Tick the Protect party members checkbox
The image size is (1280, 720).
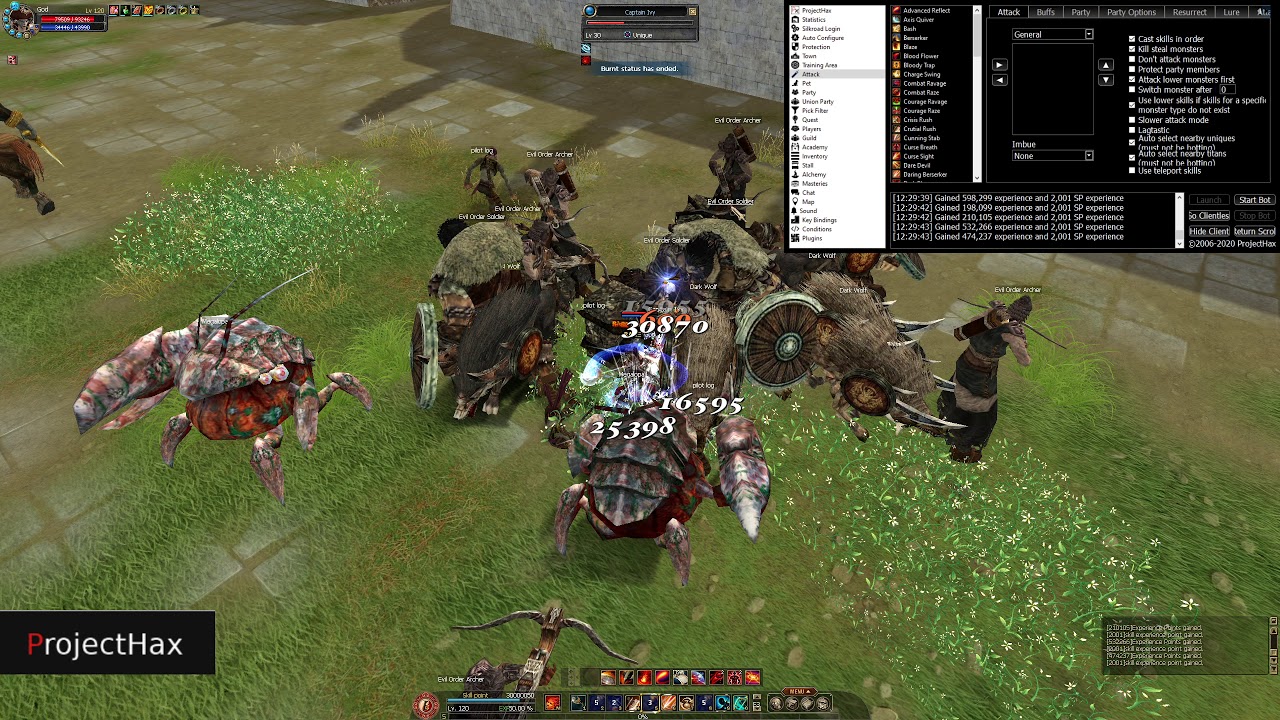(1132, 69)
